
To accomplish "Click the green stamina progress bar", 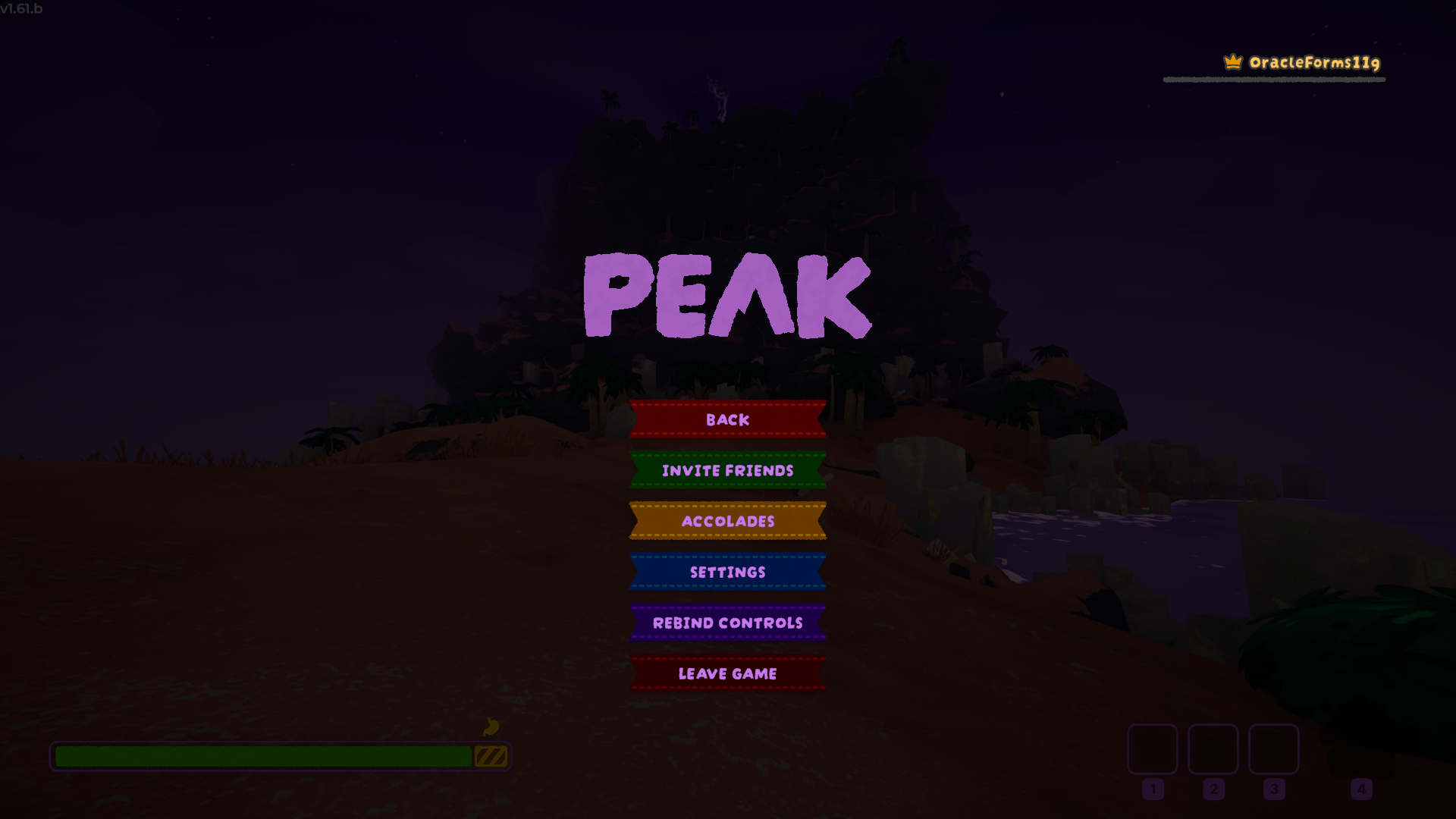I will [x=265, y=755].
